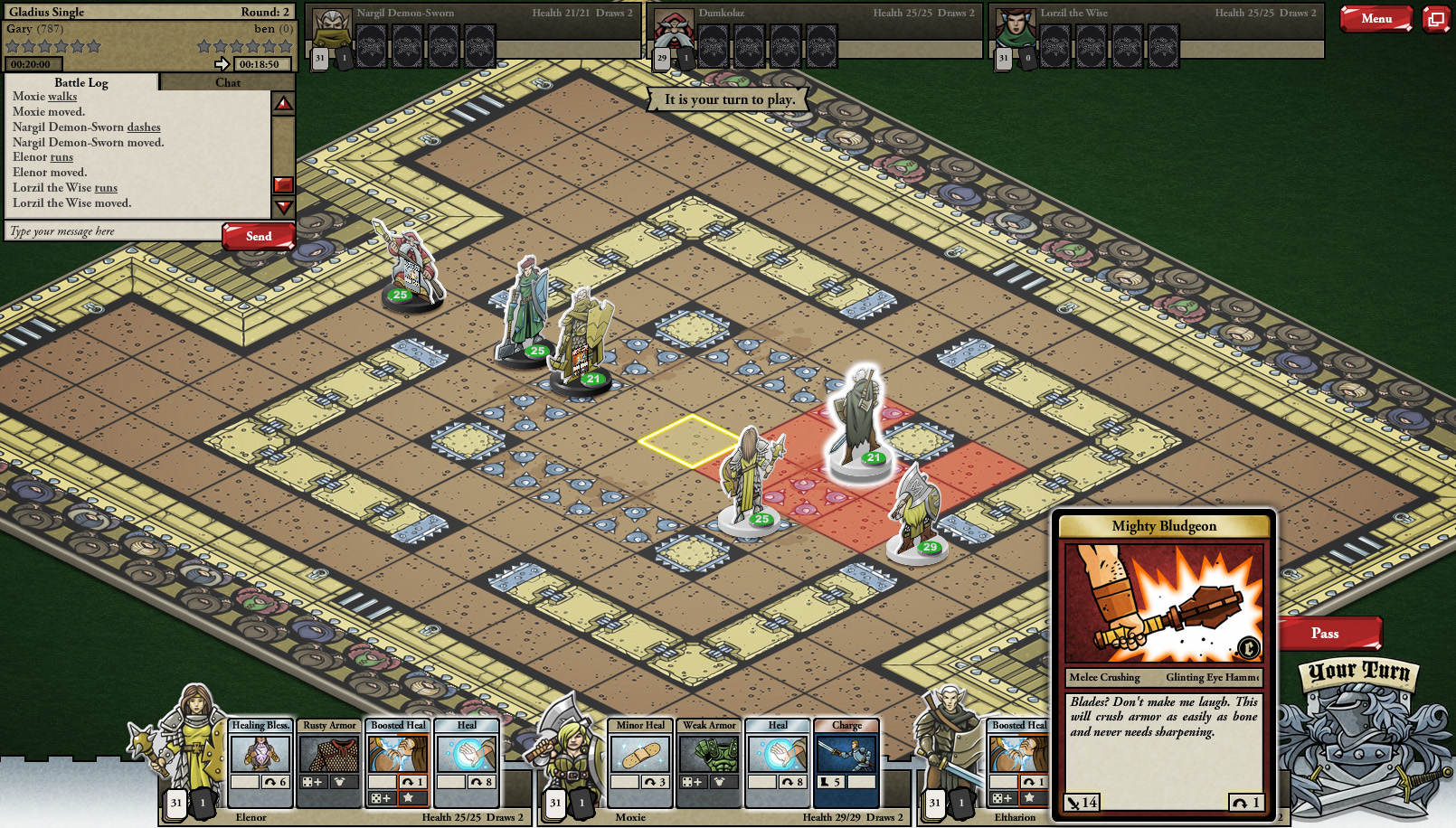Open the Menu button

pos(1376,19)
